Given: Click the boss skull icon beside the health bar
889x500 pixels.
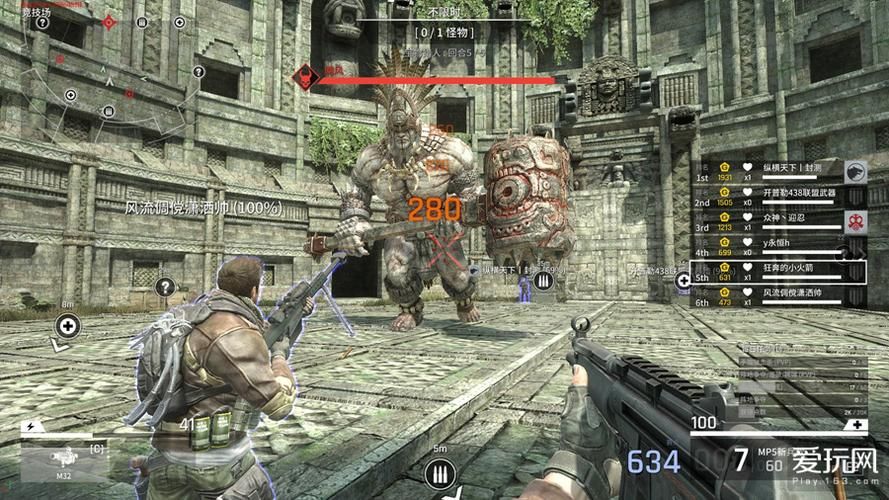Looking at the screenshot, I should point(301,76).
